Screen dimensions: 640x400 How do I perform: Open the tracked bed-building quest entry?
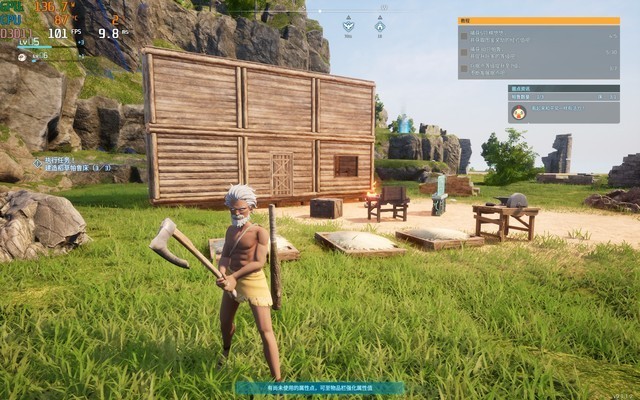point(75,163)
